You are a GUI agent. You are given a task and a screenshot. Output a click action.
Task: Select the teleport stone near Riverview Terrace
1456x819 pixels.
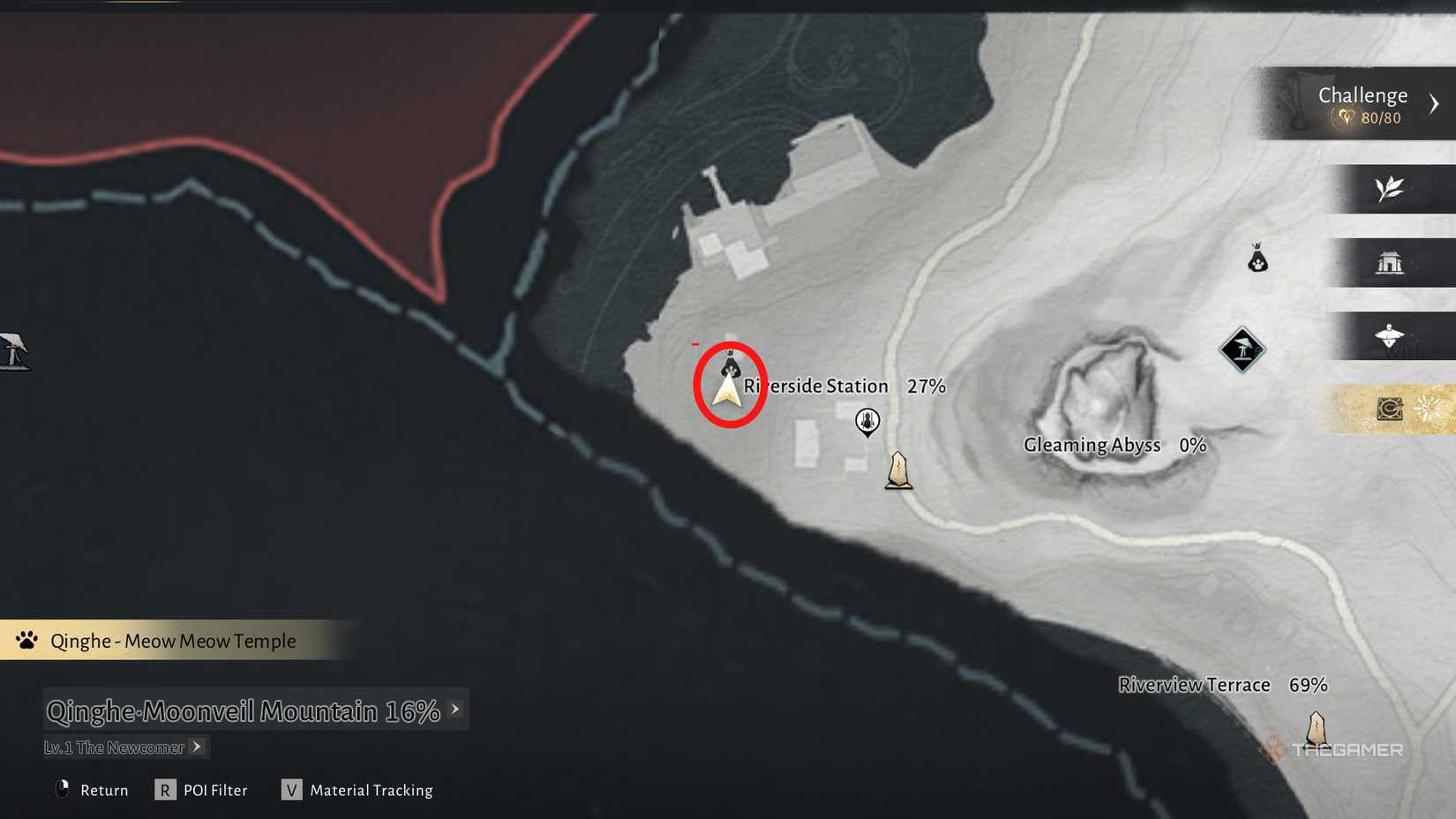(x=1316, y=729)
